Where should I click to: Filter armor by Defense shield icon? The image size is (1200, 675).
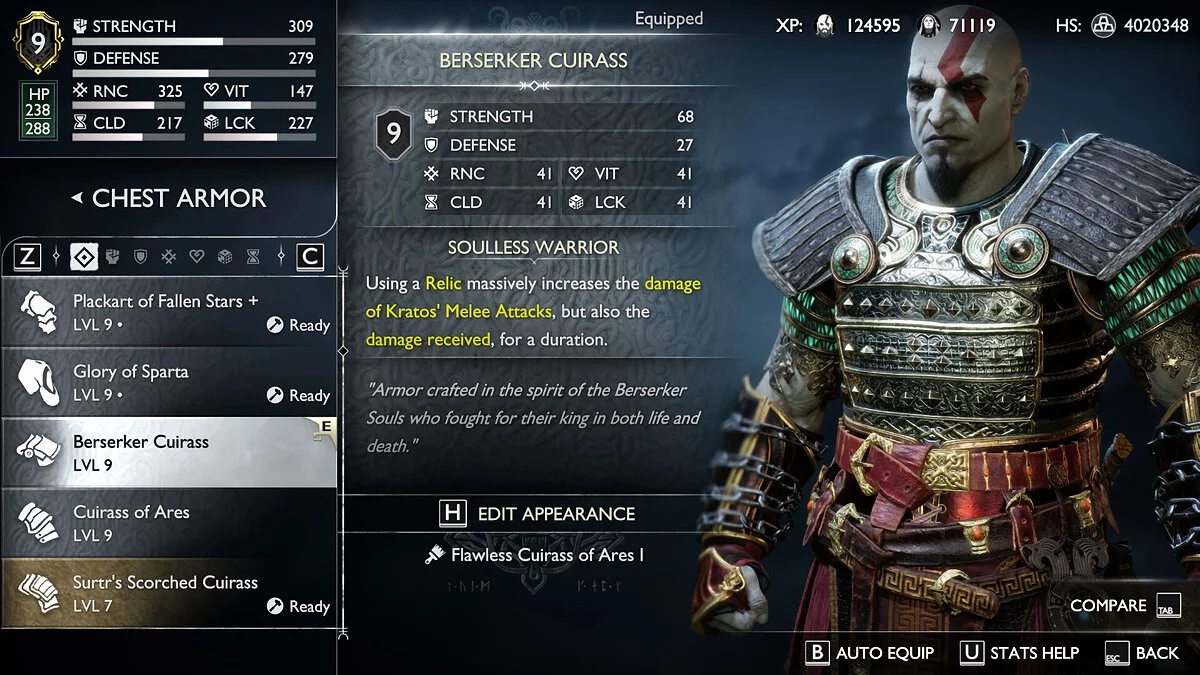coord(140,257)
